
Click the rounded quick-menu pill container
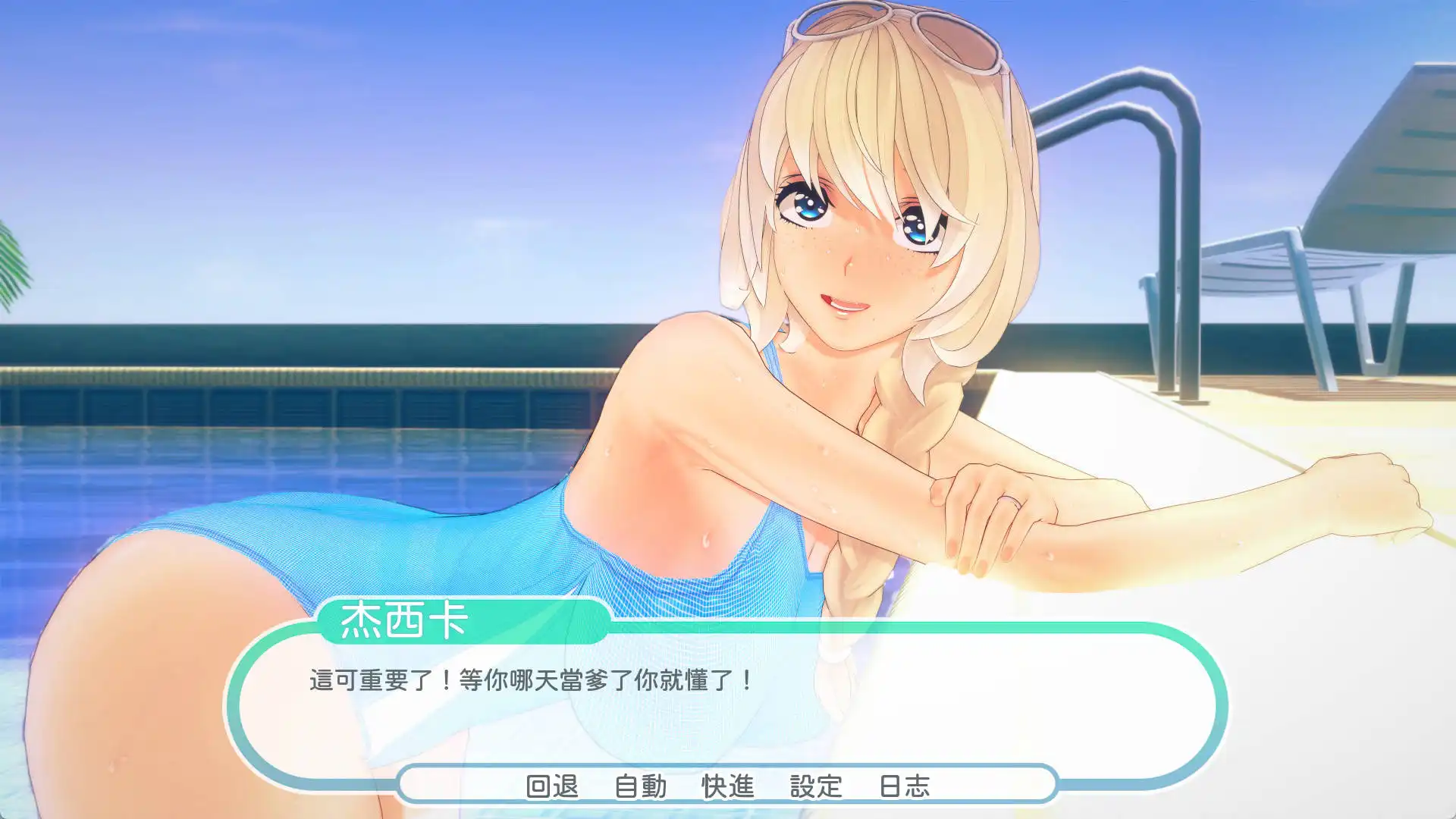pos(728,787)
